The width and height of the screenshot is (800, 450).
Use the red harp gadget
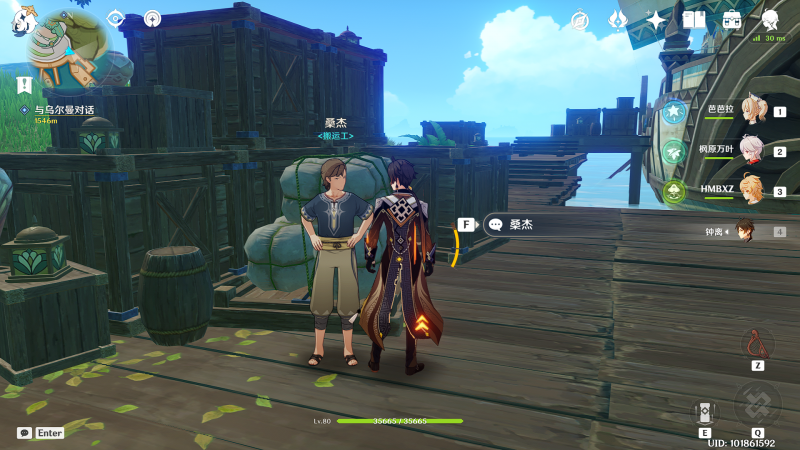click(x=758, y=344)
